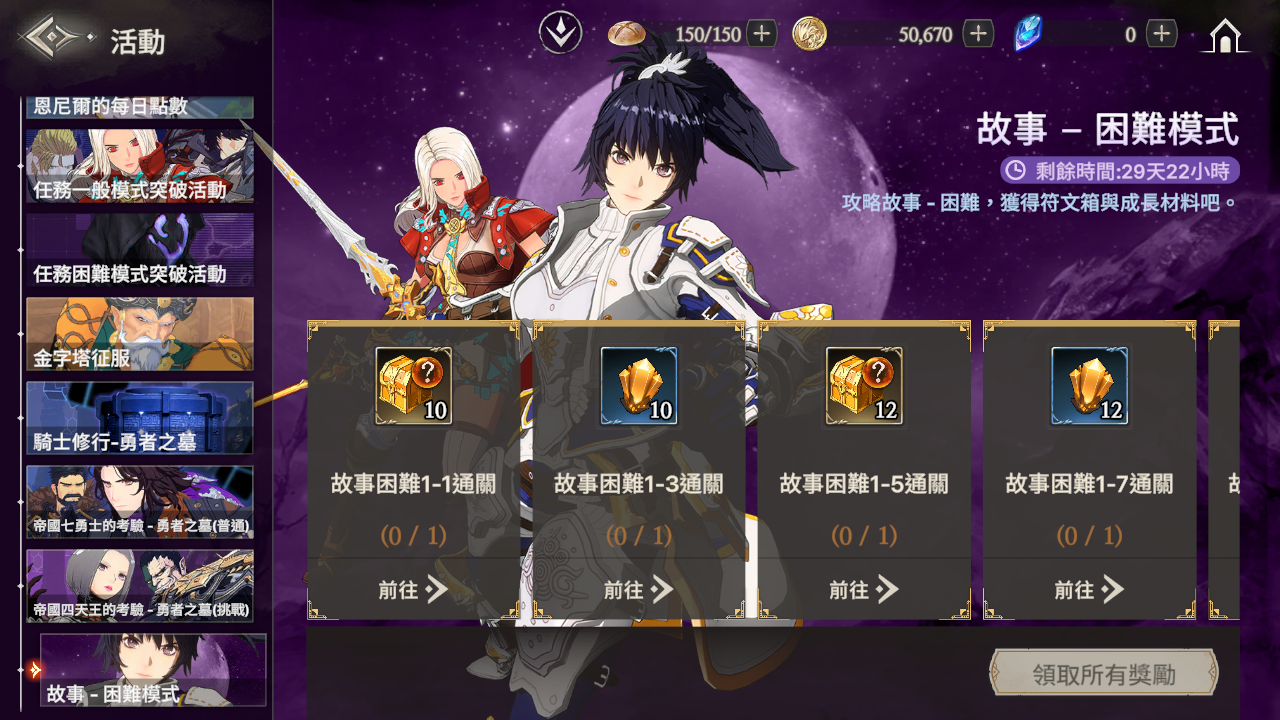Return to home screen via house icon
The height and width of the screenshot is (720, 1280).
pyautogui.click(x=1225, y=35)
